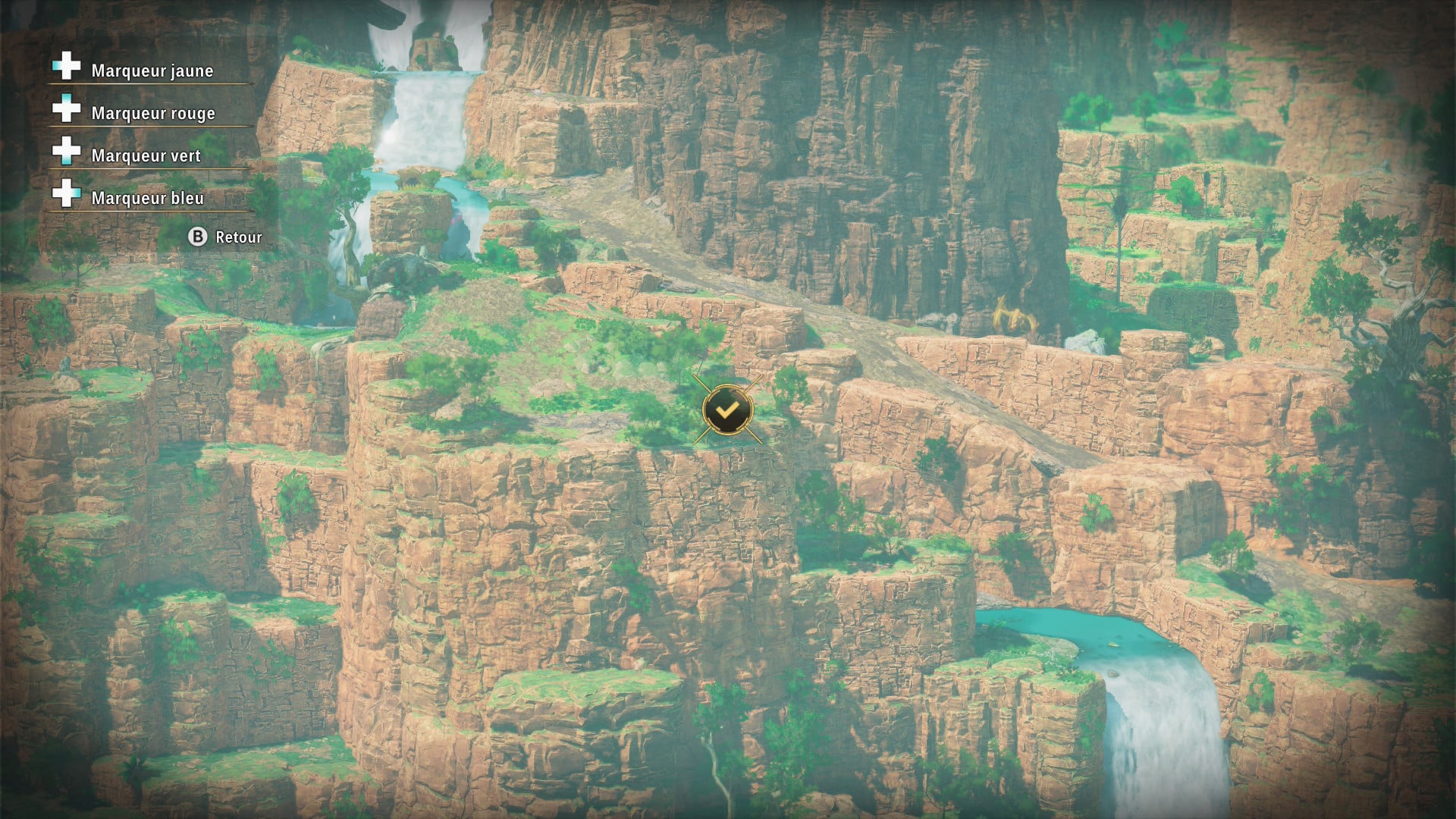Screen dimensions: 1456x819
Task: Select the blue marker cross icon
Action: (x=65, y=194)
